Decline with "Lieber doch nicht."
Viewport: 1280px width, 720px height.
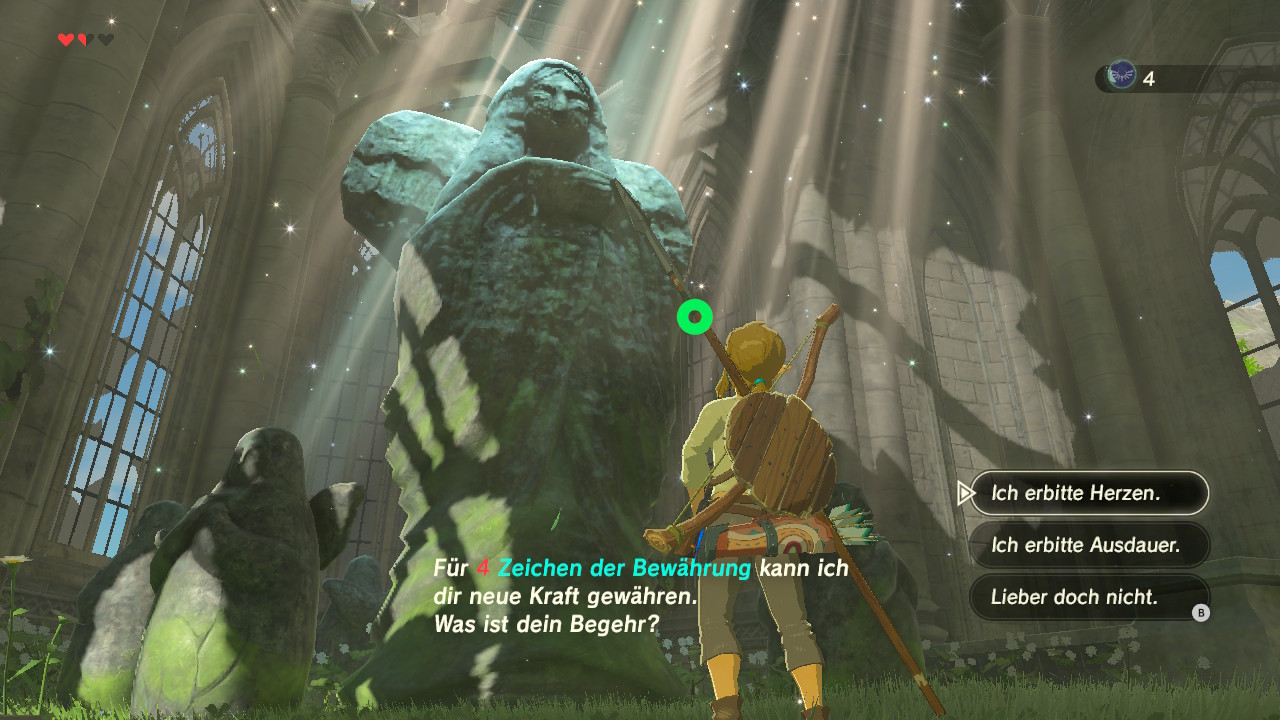click(x=1088, y=597)
